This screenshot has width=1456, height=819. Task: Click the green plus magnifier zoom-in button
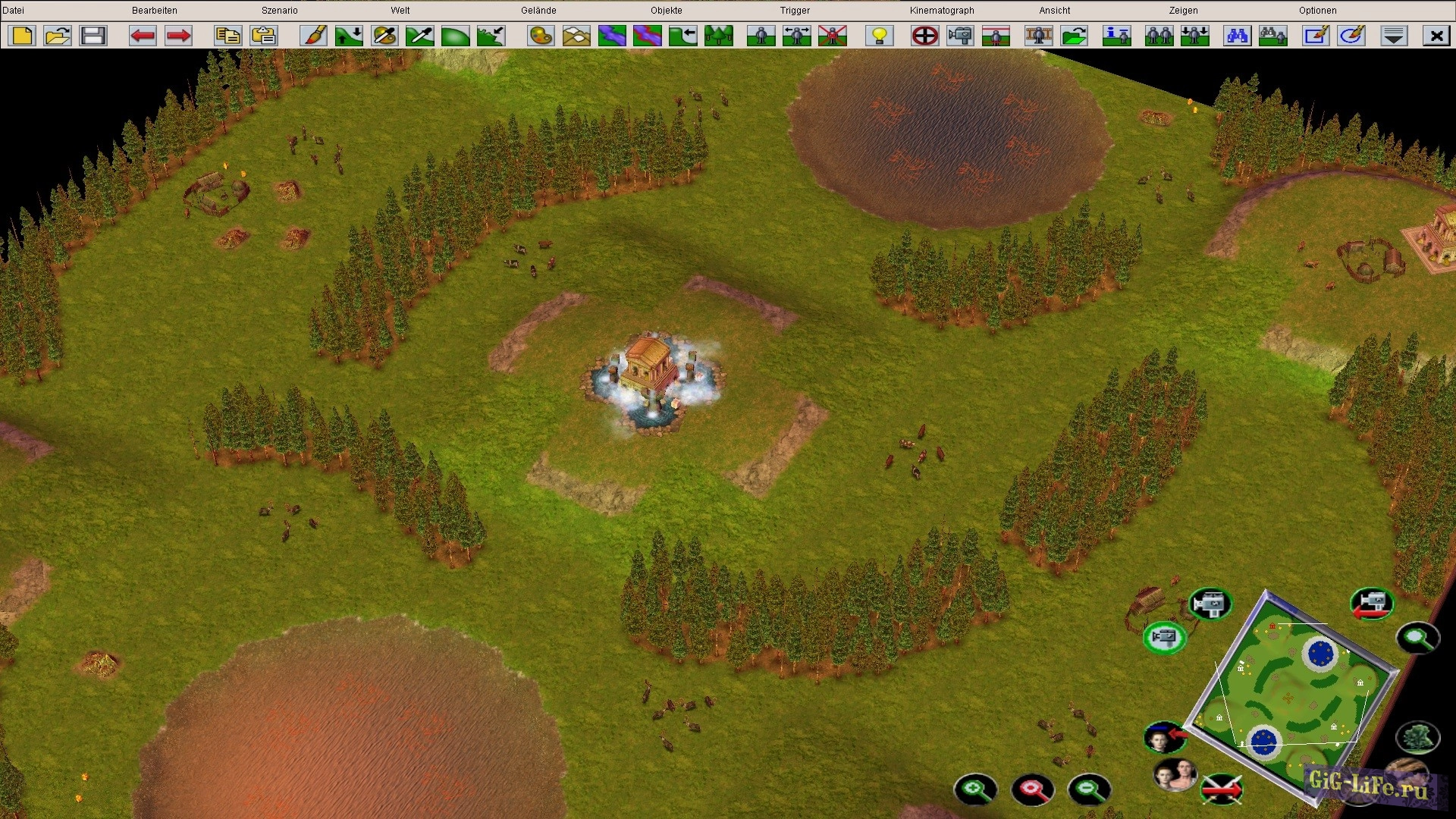click(975, 789)
